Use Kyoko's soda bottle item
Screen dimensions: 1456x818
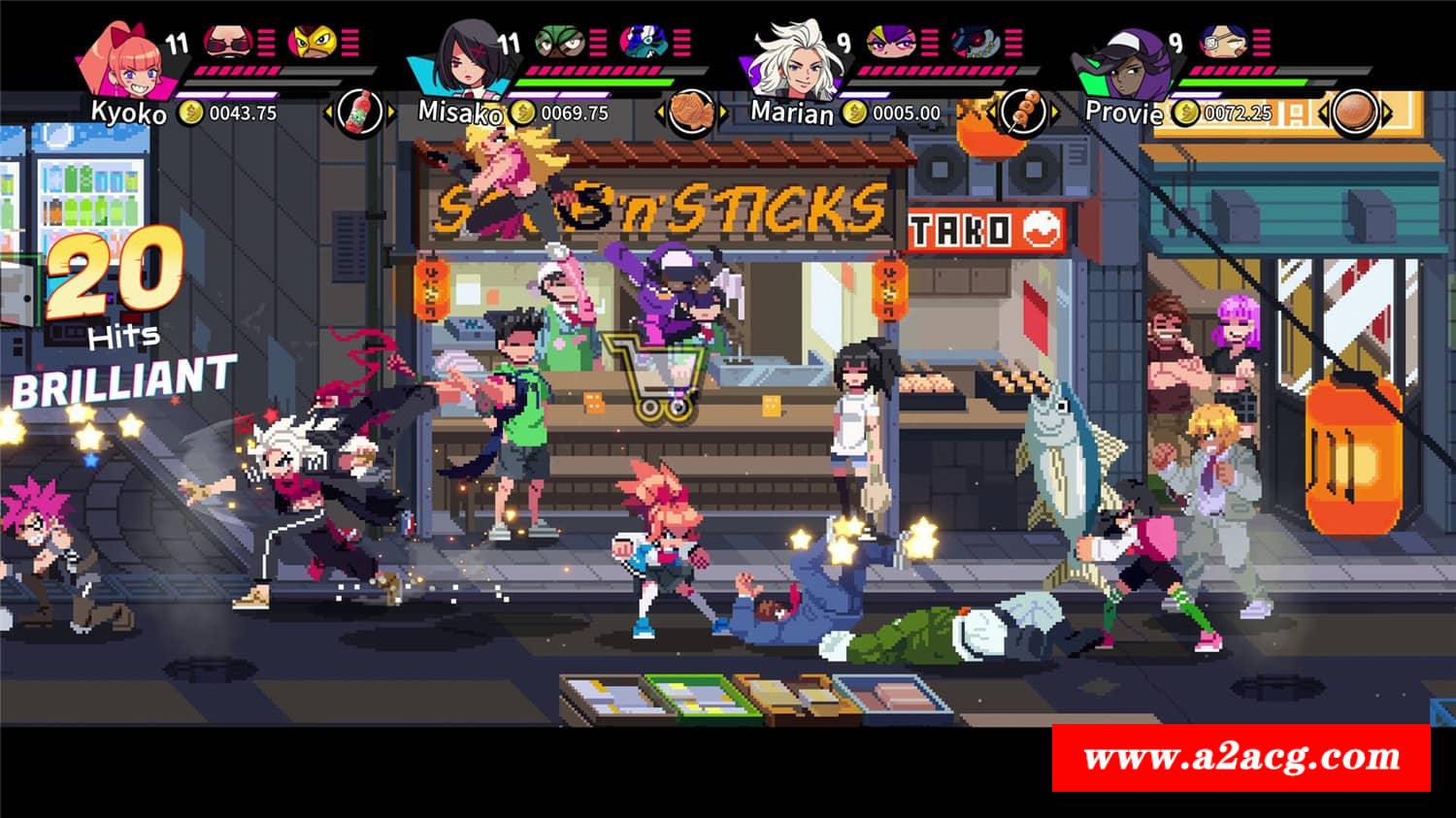[361, 114]
